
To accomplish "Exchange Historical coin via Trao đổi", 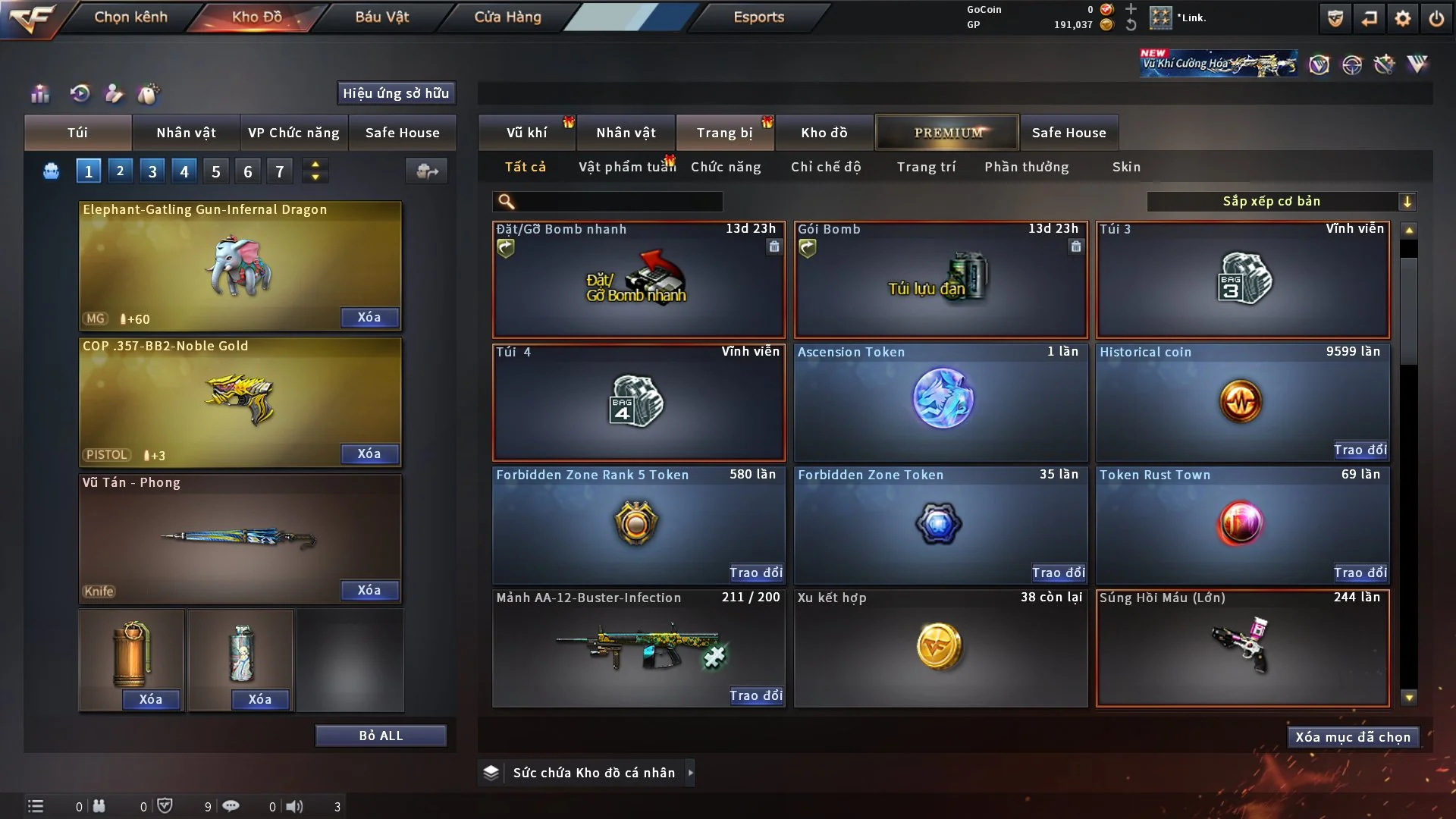I will [x=1360, y=450].
